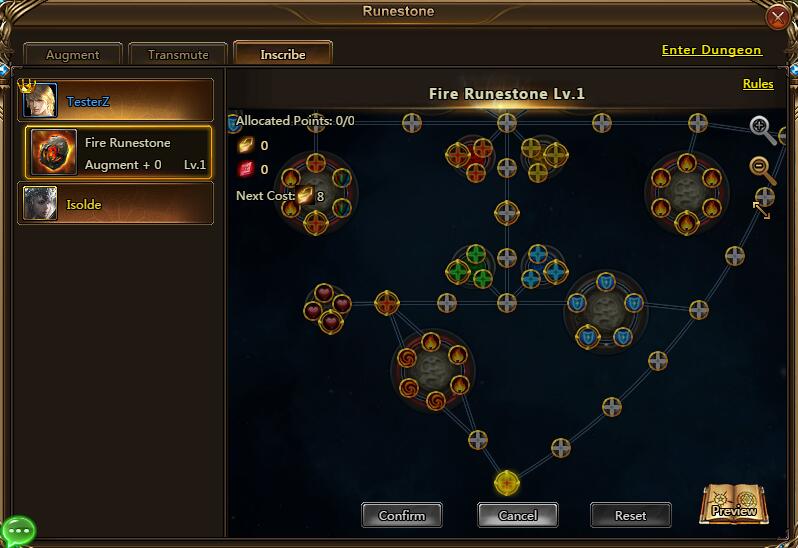The height and width of the screenshot is (548, 798).
Task: Zoom out of the rune tree
Action: (762, 167)
